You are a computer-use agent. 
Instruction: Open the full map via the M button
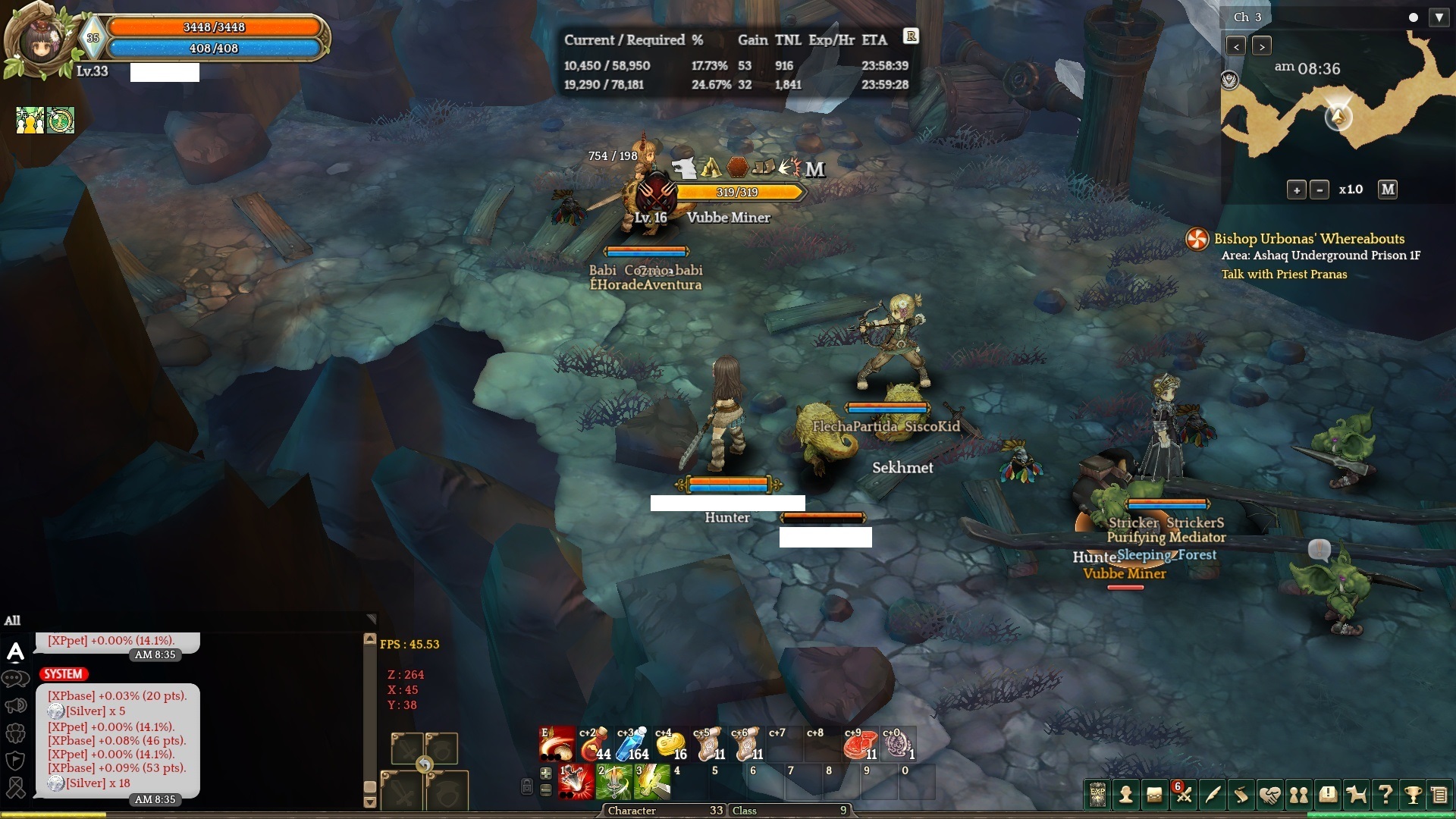(1388, 190)
